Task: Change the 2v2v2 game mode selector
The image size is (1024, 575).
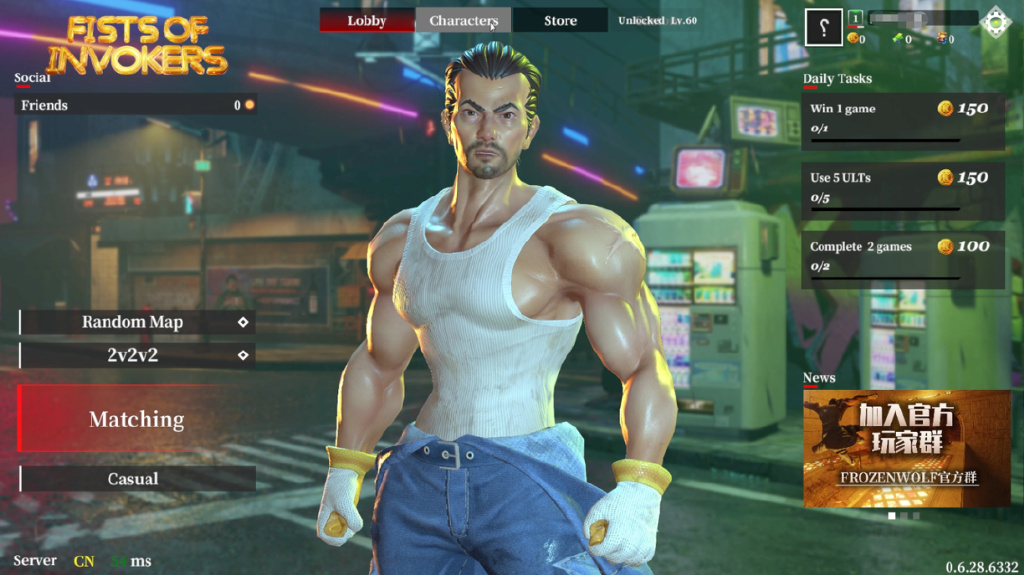Action: [137, 355]
